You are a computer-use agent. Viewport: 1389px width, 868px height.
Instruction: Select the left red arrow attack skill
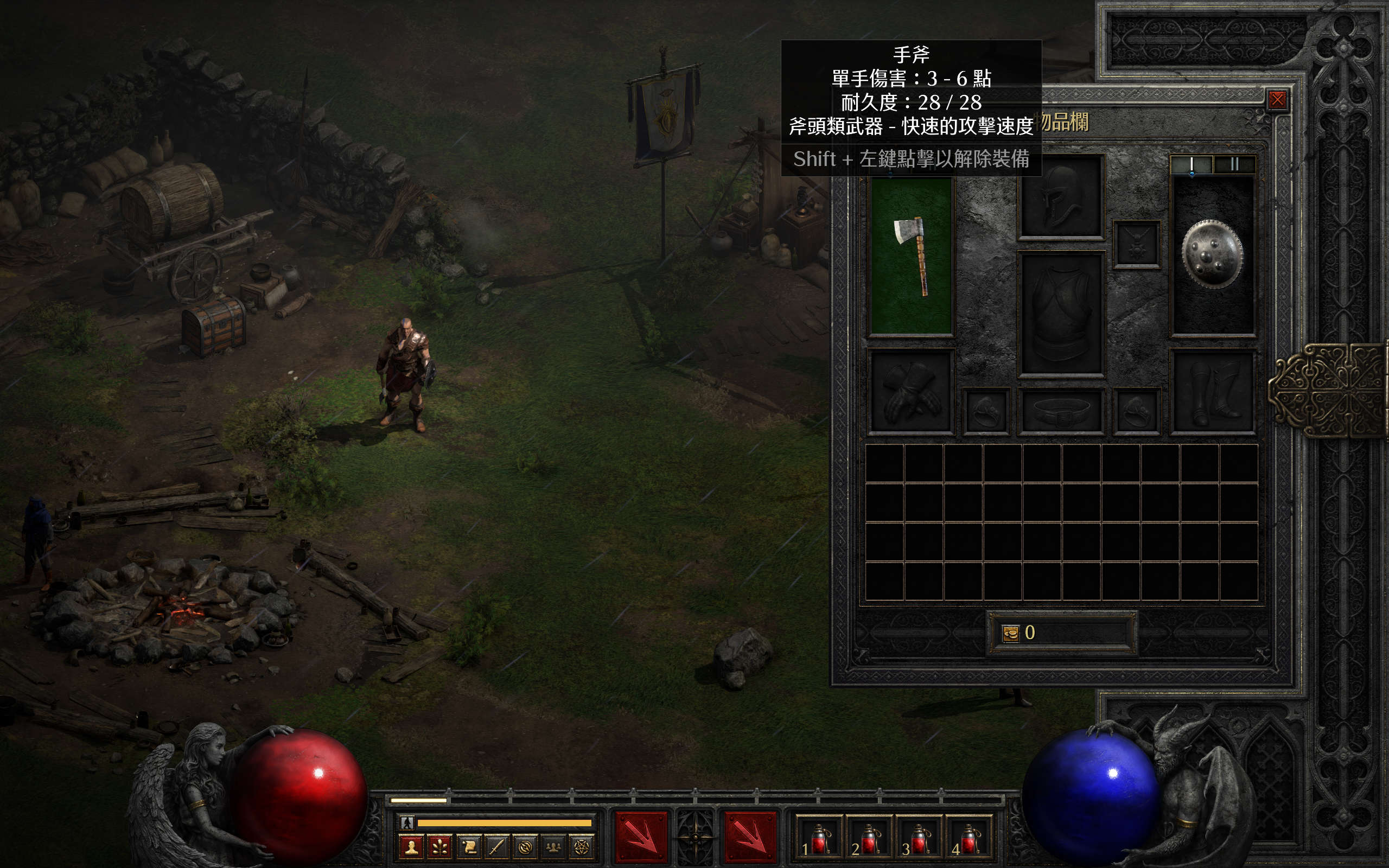641,838
